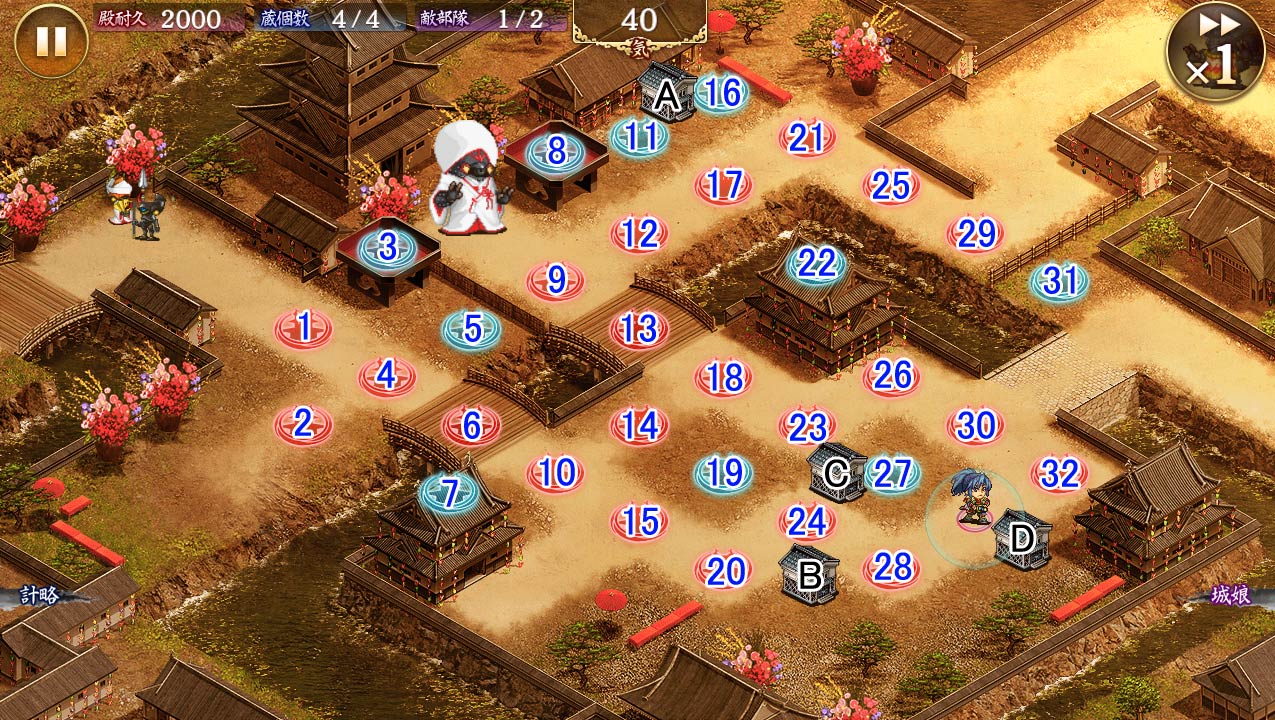The height and width of the screenshot is (720, 1275).
Task: Pause the battle with the round pause button
Action: (51, 41)
